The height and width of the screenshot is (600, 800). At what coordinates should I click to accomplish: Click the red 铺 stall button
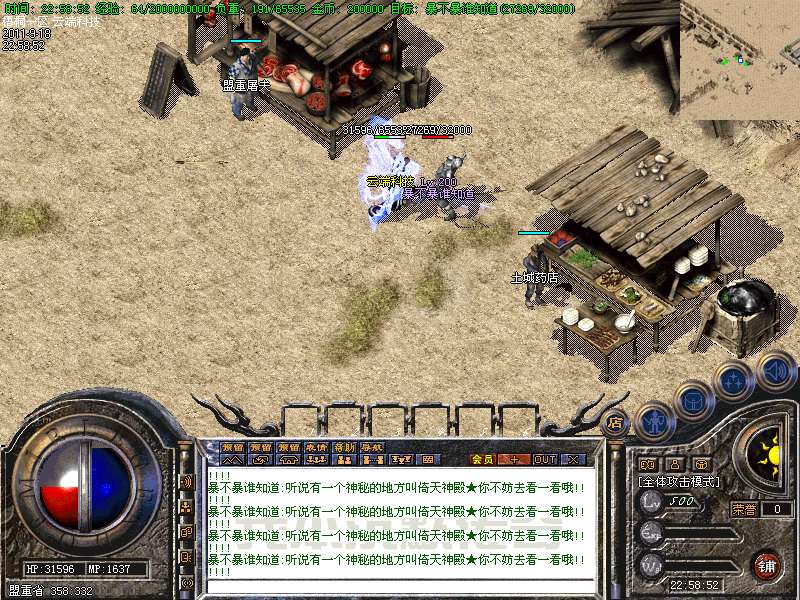coord(766,565)
